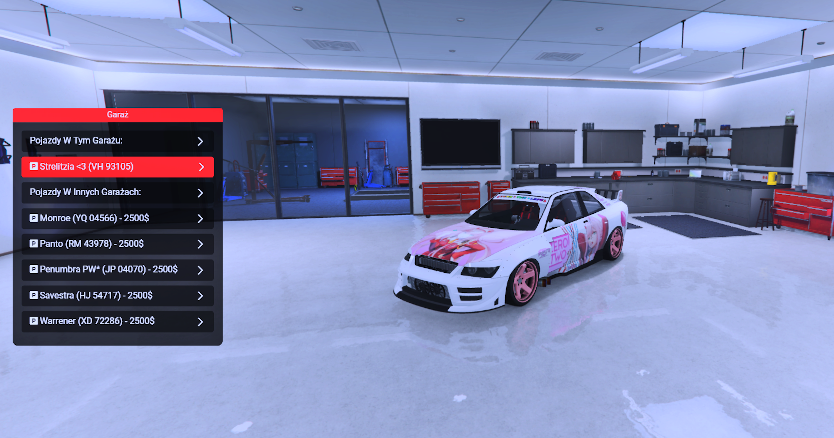Viewport: 834px width, 438px height.
Task: Select the Strelitzia <3 vehicle entry
Action: click(x=117, y=167)
